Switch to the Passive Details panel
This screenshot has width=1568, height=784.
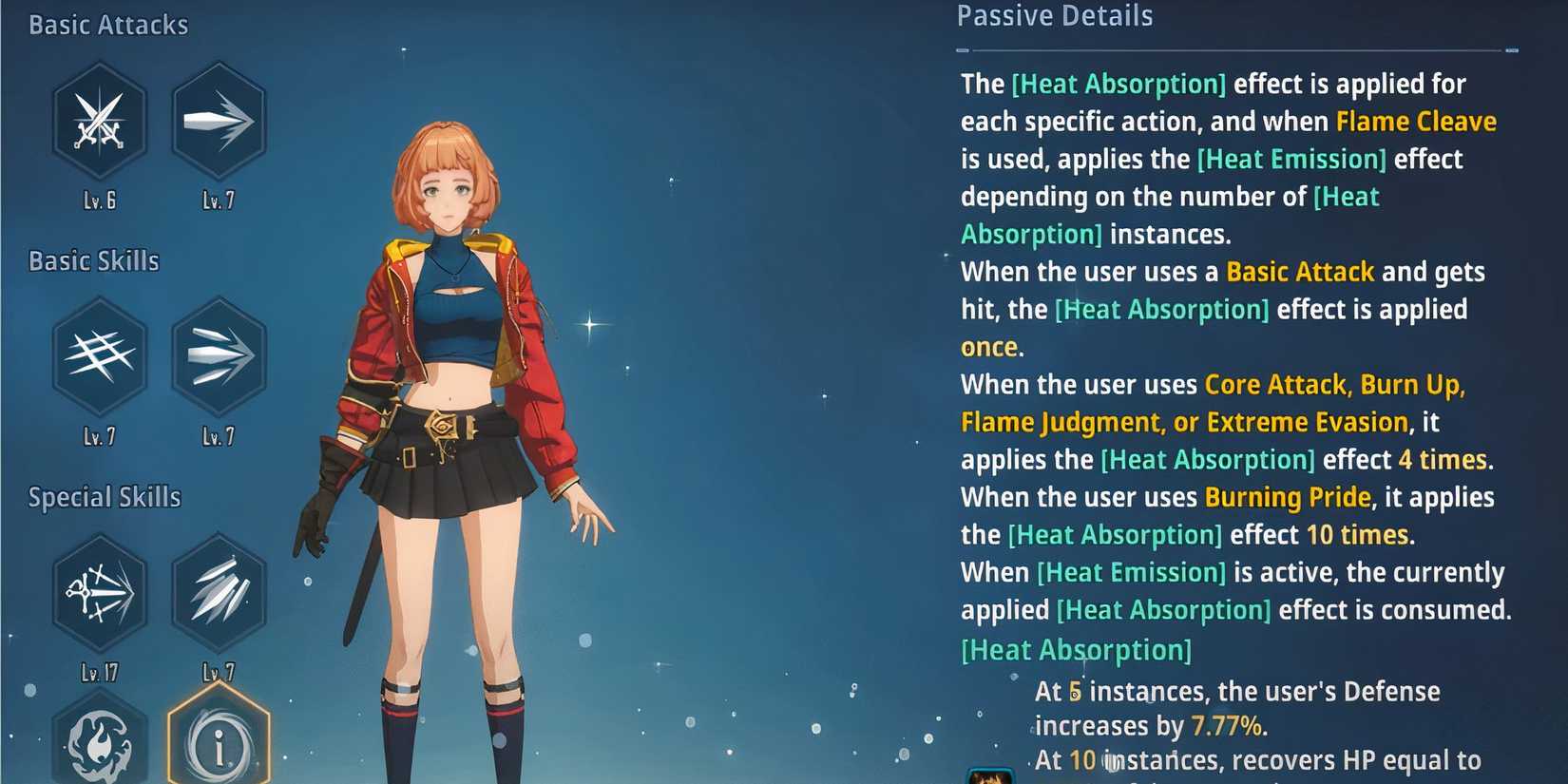point(1054,16)
